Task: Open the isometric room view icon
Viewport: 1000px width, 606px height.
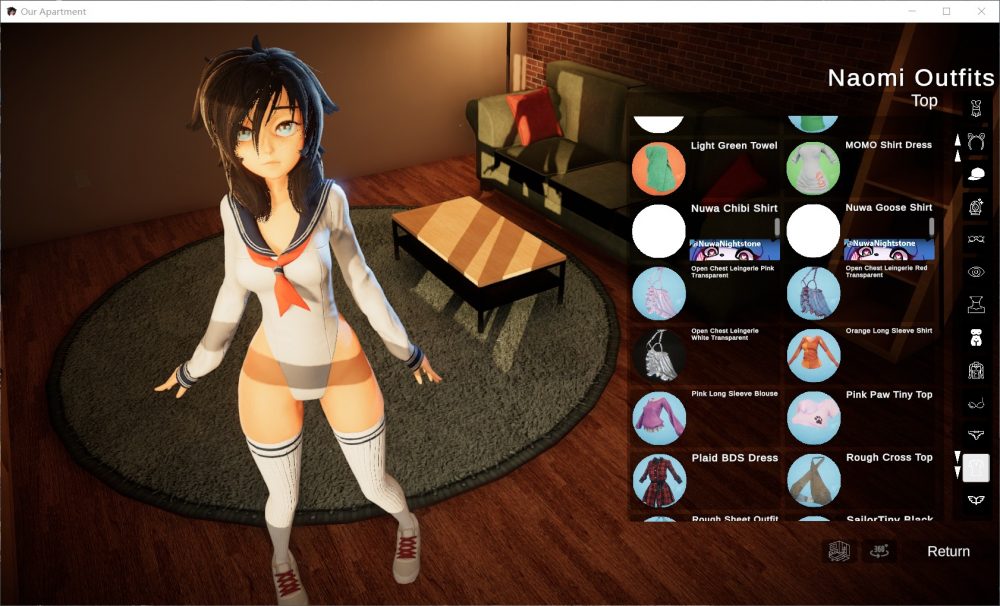Action: pos(837,551)
